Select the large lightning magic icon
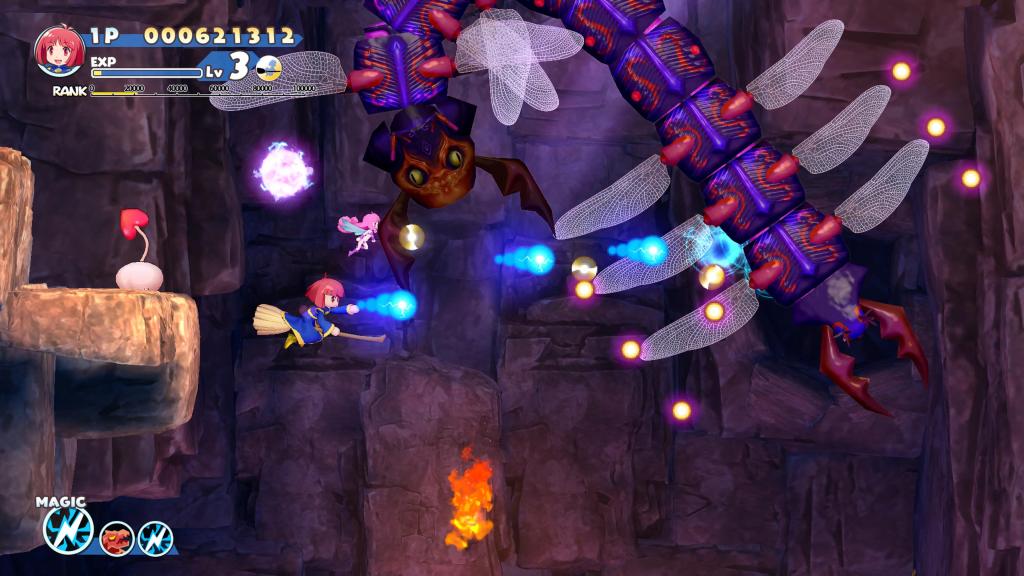This screenshot has width=1024, height=576. click(68, 530)
